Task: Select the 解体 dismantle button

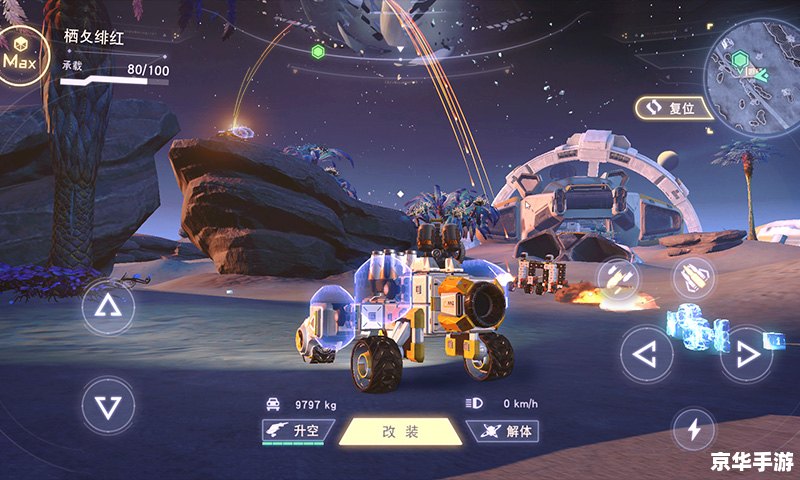Action: [505, 431]
